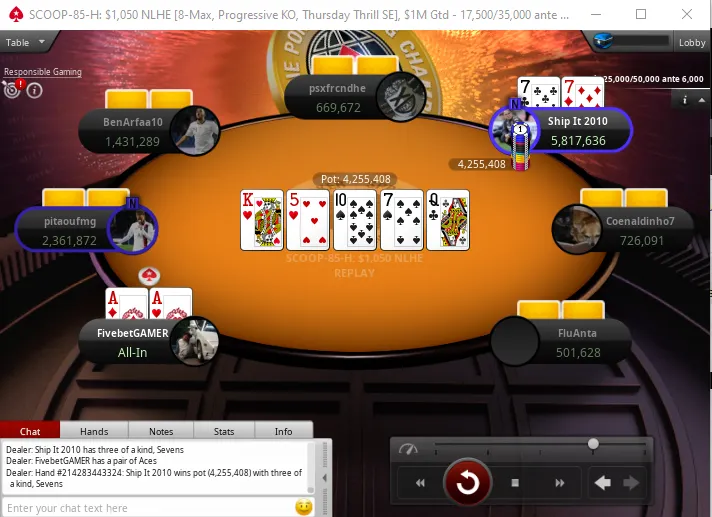This screenshot has width=712, height=517.
Task: Click the info circle icon under Responsible Gaming
Action: [x=34, y=90]
